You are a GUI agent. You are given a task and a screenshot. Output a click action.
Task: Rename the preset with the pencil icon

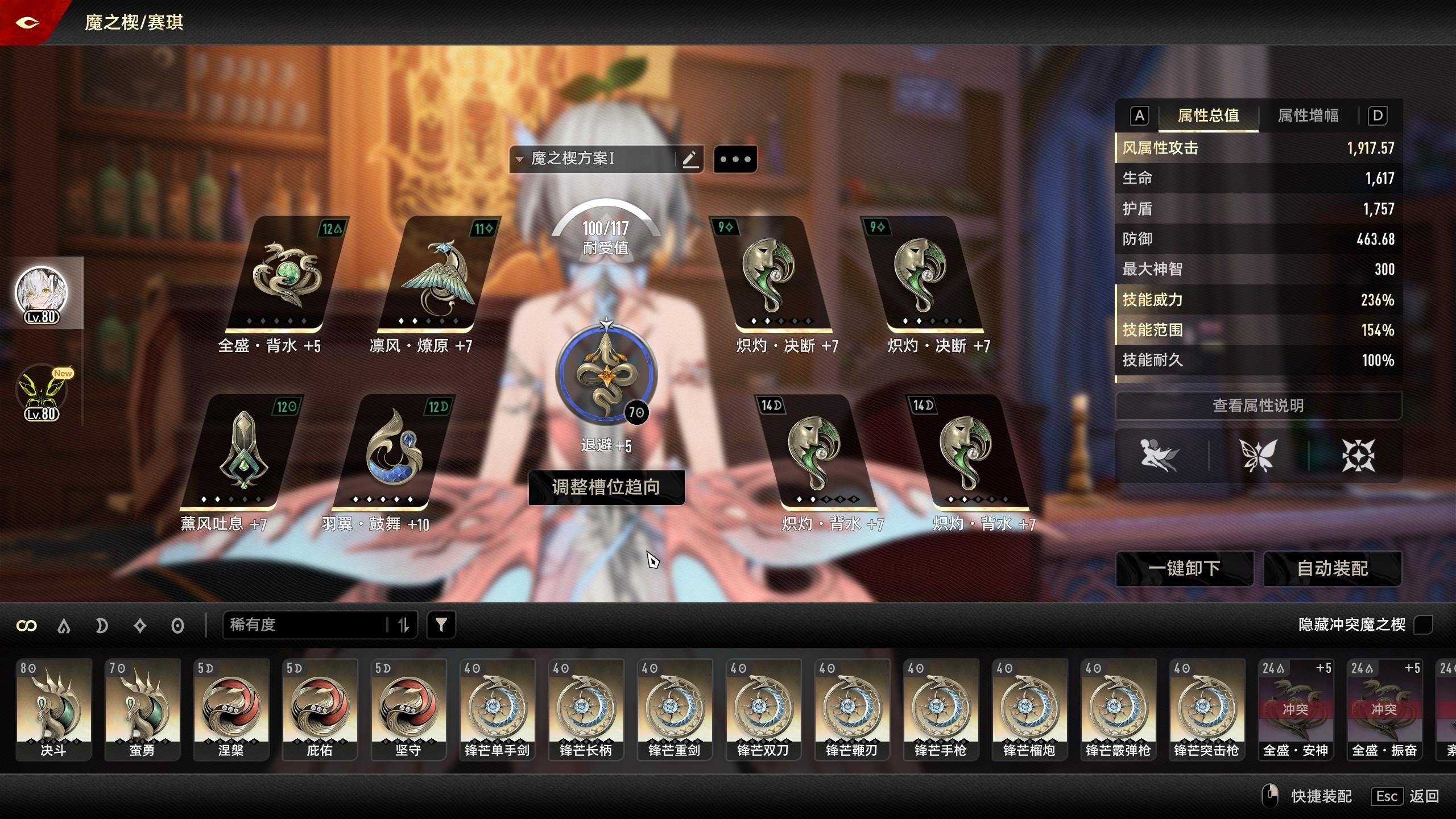pos(690,159)
